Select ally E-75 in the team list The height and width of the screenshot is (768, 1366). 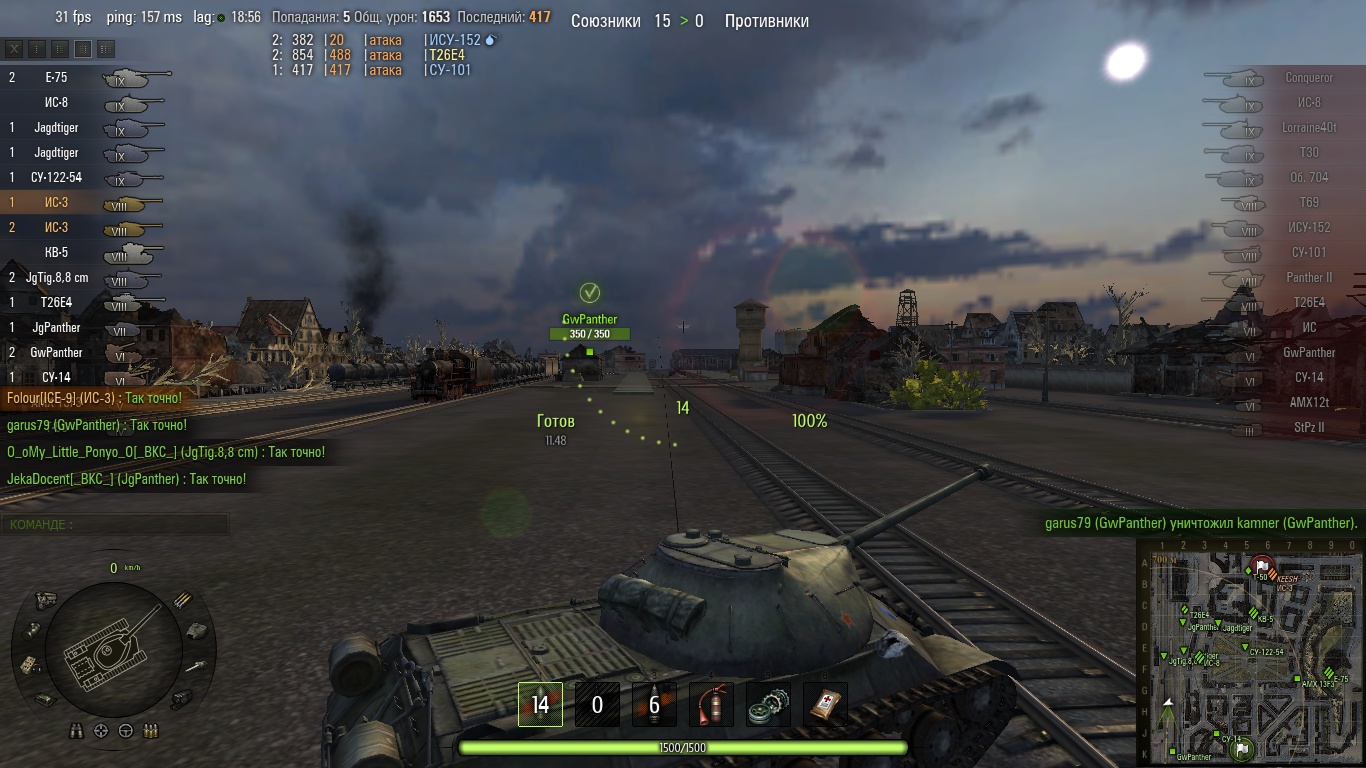coord(57,77)
